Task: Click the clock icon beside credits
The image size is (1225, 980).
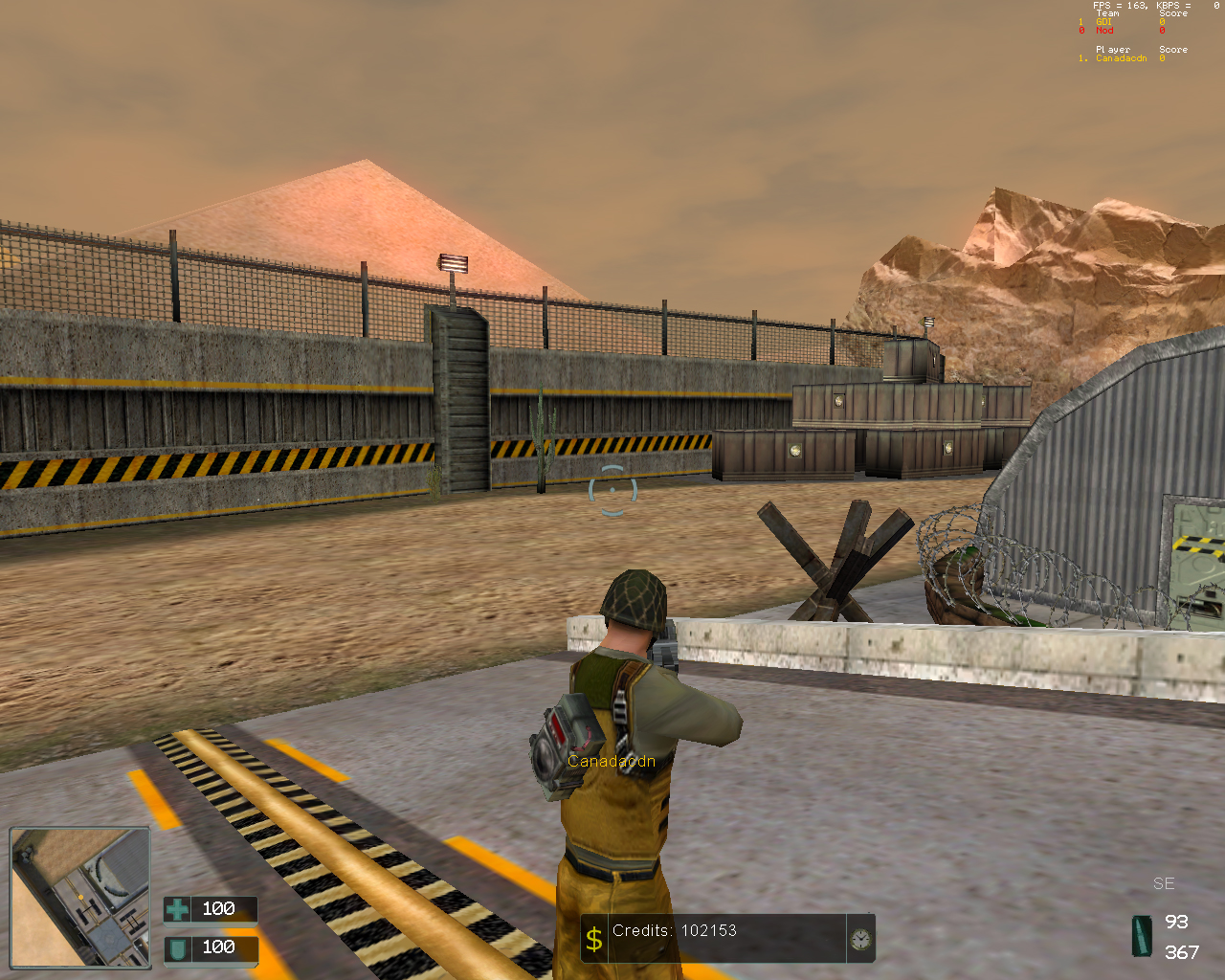Action: pos(860,939)
